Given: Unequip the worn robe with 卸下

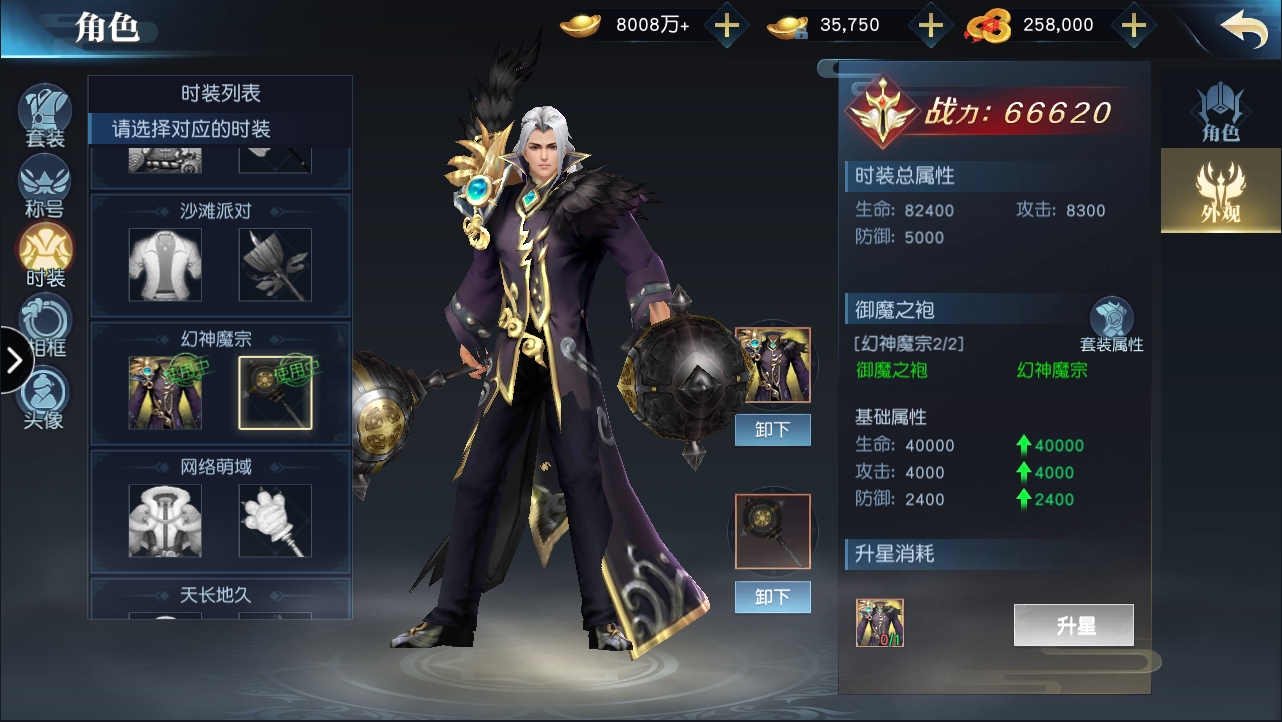Looking at the screenshot, I should [772, 430].
